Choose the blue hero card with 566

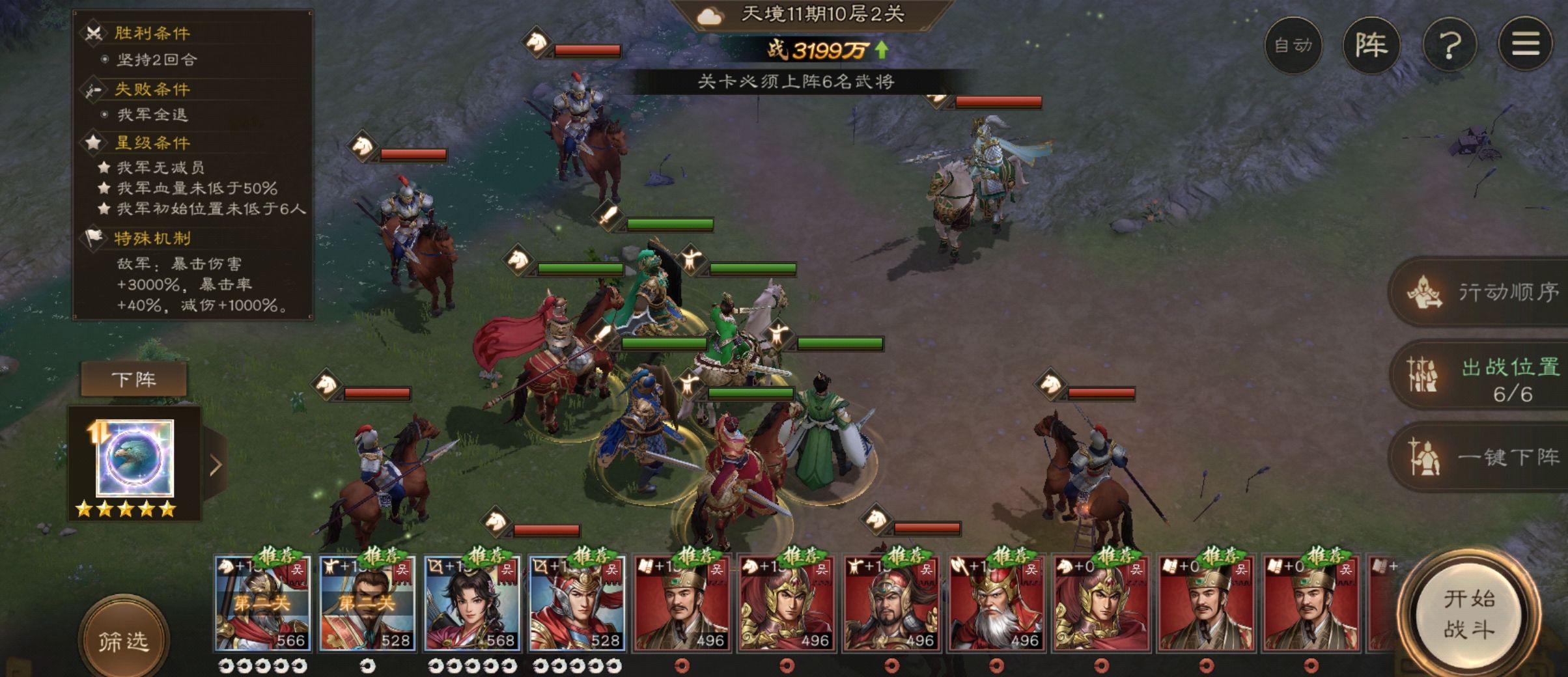click(263, 603)
